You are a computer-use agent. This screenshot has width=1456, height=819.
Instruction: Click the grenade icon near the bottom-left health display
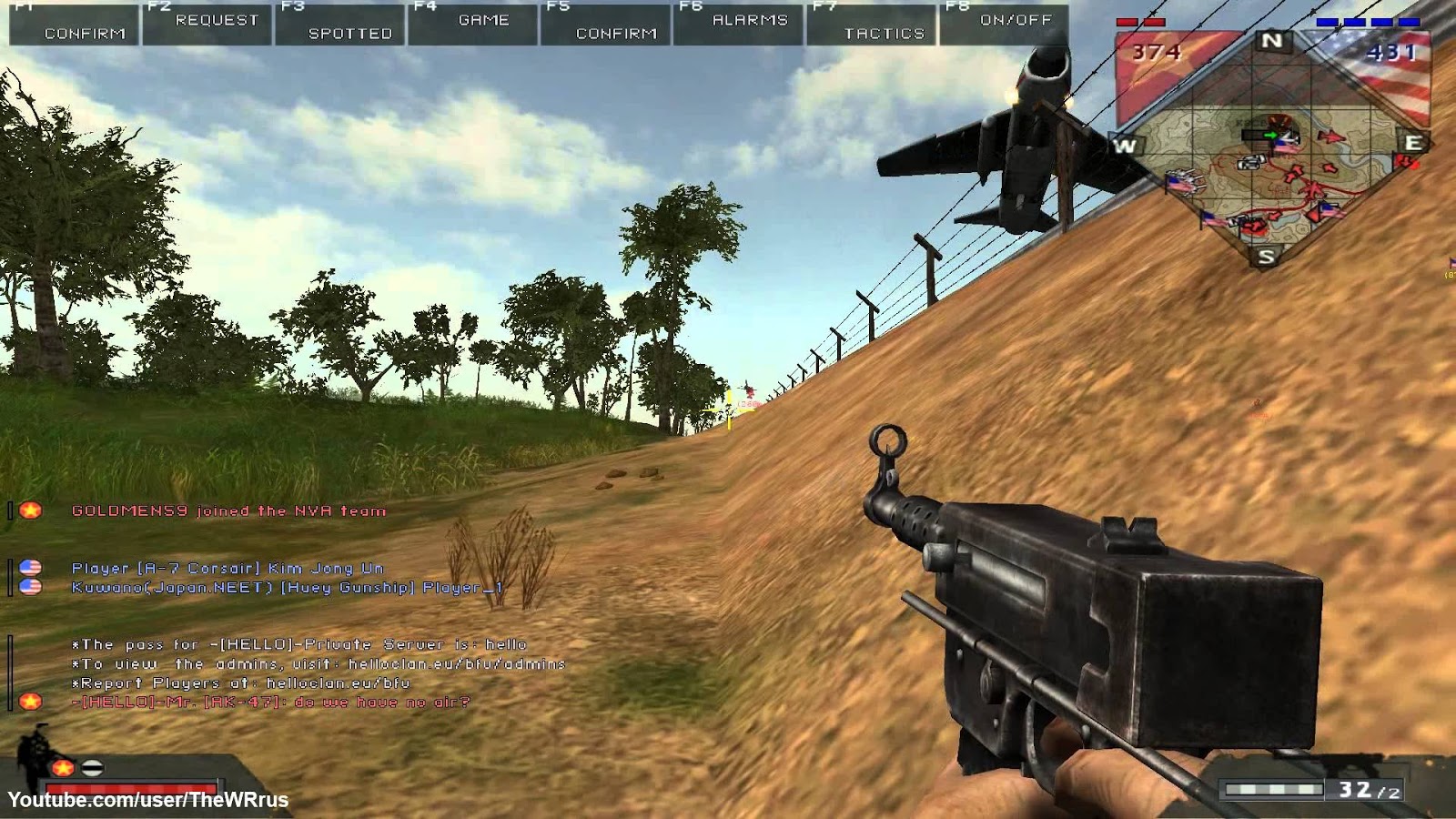click(92, 767)
